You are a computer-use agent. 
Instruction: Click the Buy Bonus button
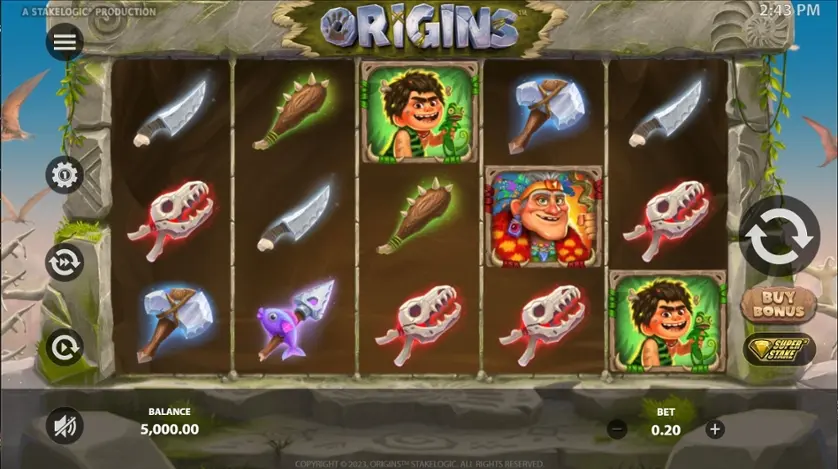point(778,304)
